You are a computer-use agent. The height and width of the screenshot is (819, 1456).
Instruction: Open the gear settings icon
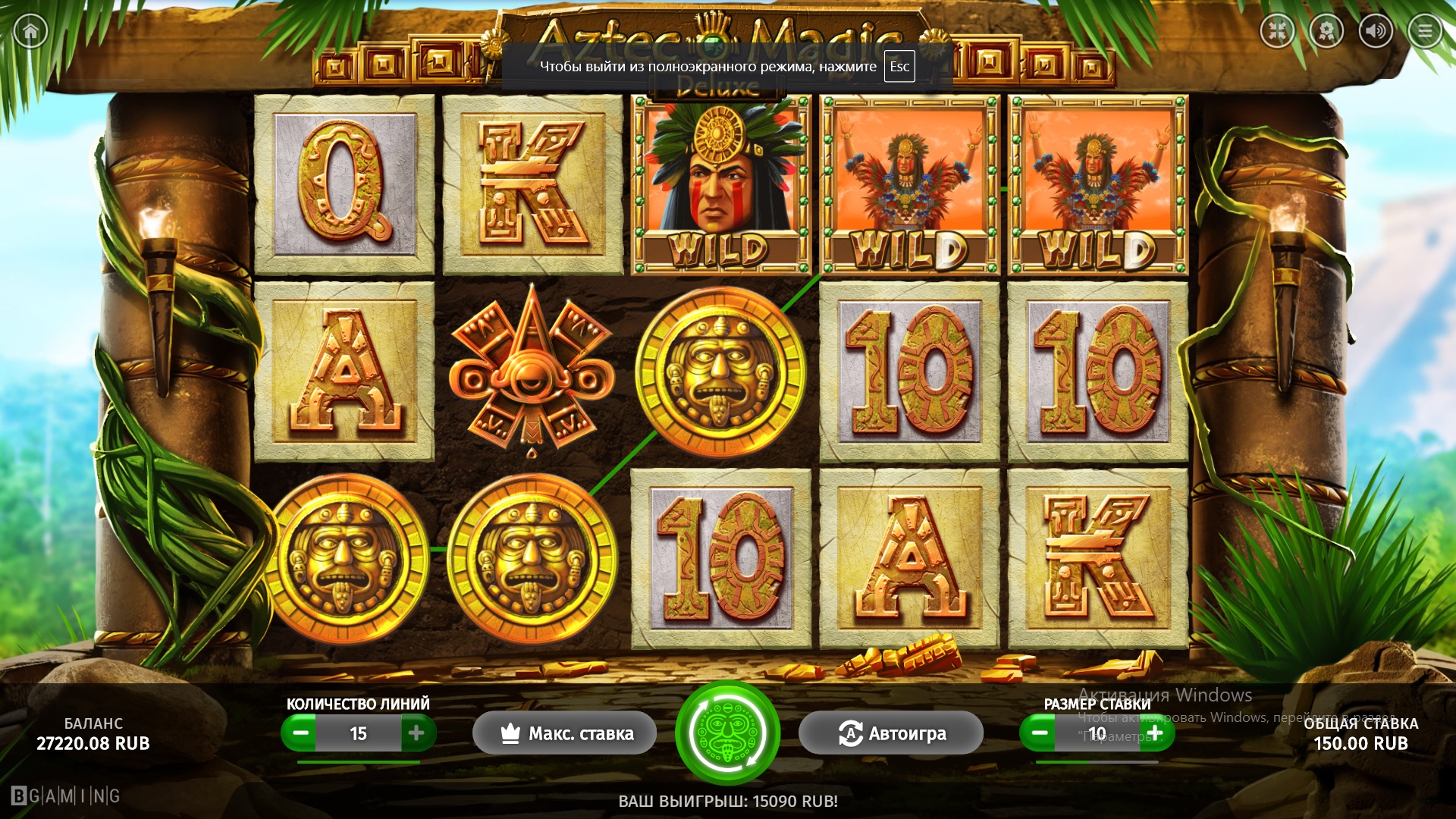click(x=1326, y=31)
